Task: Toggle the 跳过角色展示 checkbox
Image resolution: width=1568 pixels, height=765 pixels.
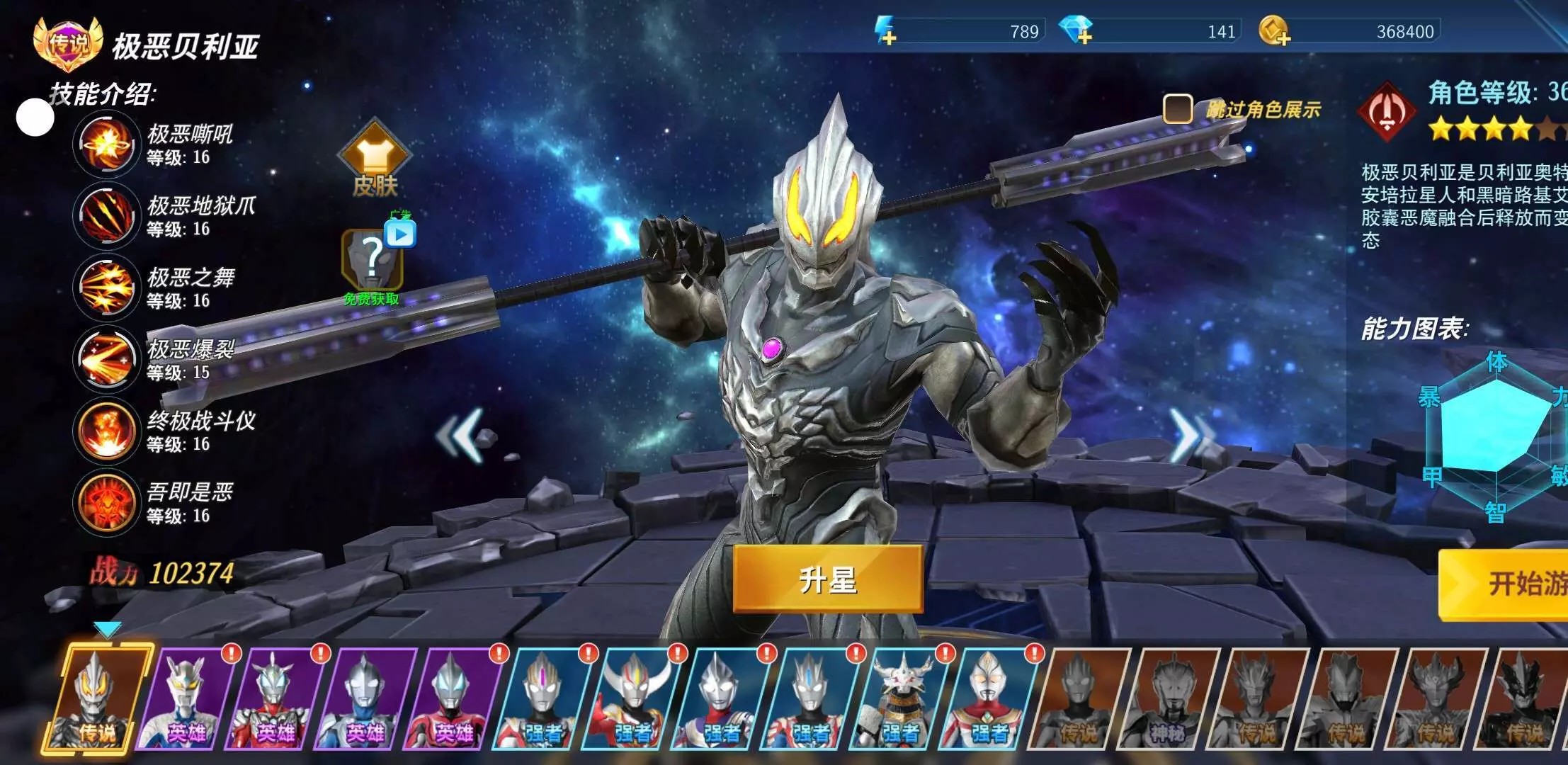Action: coord(1178,109)
